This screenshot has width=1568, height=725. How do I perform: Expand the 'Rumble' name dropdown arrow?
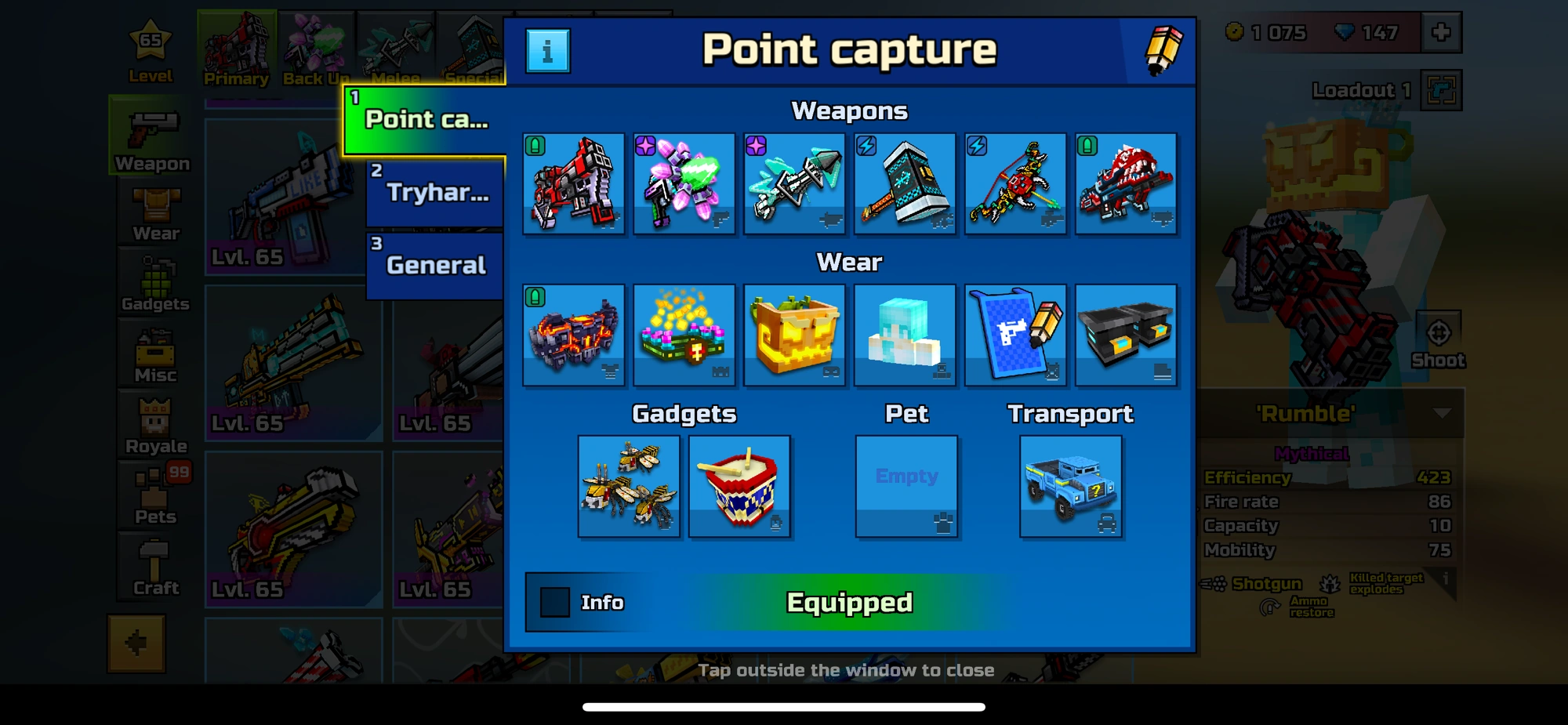coord(1441,415)
